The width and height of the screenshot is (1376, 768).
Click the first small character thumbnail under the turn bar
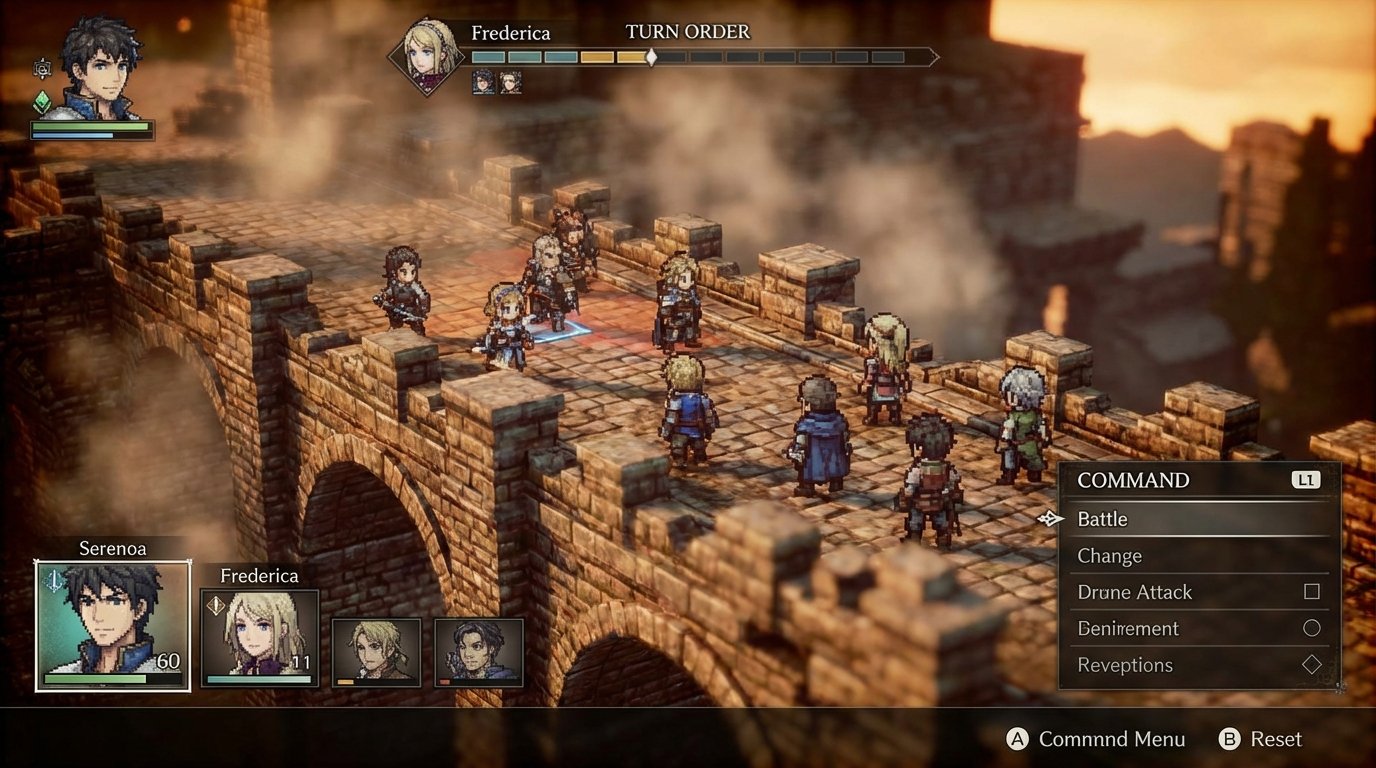(485, 82)
